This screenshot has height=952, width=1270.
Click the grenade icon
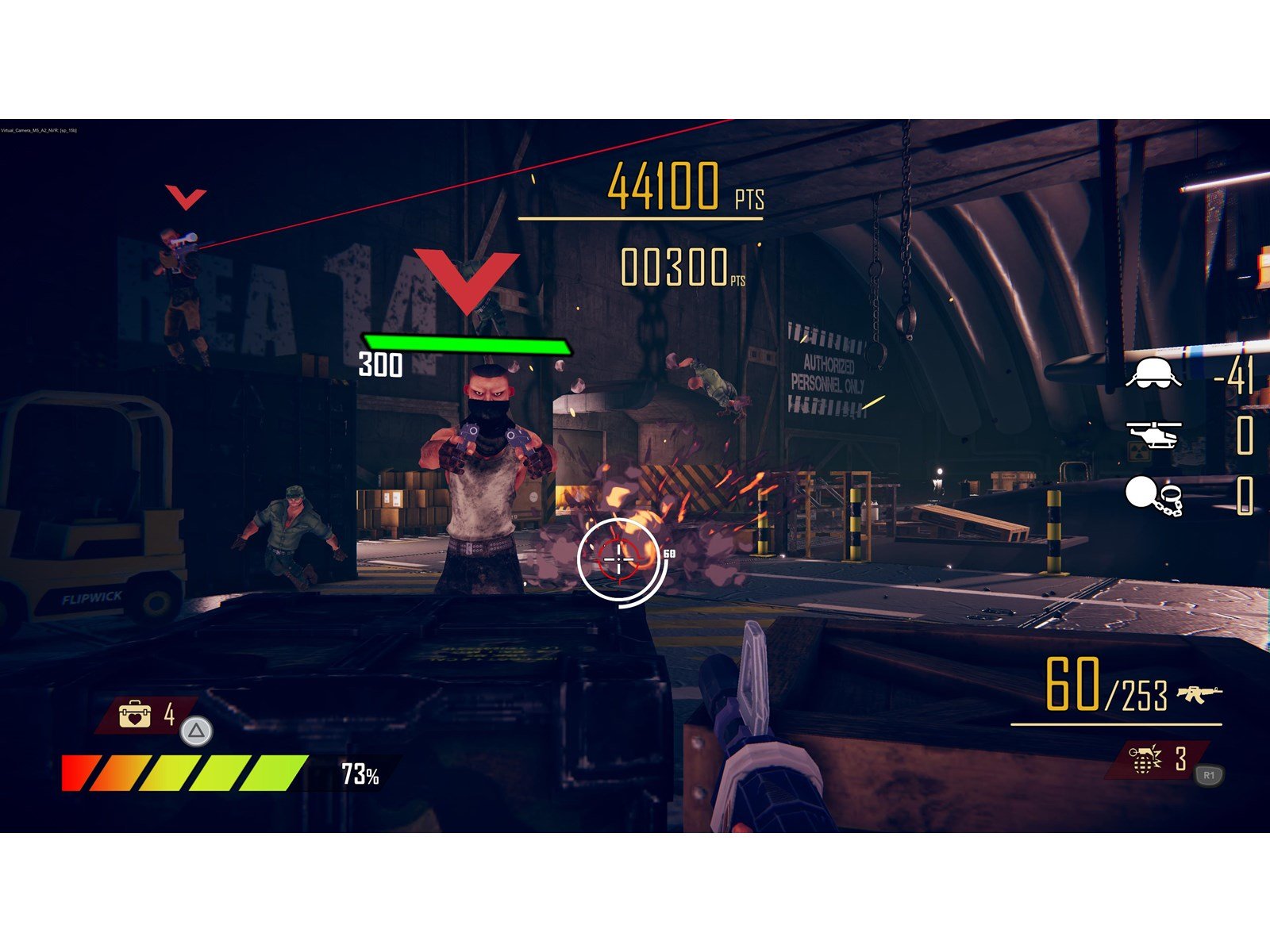(1144, 759)
